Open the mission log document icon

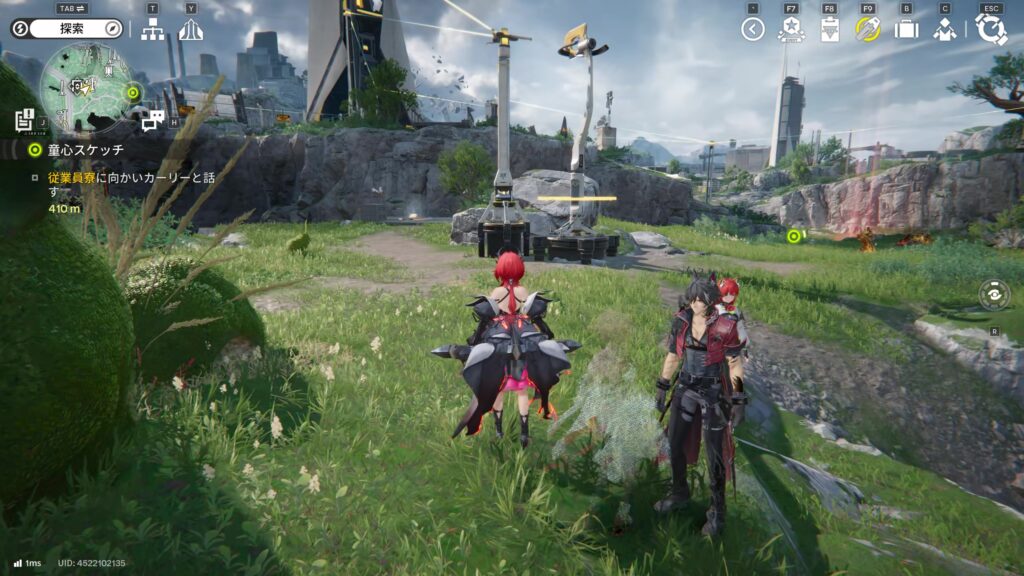tap(25, 120)
